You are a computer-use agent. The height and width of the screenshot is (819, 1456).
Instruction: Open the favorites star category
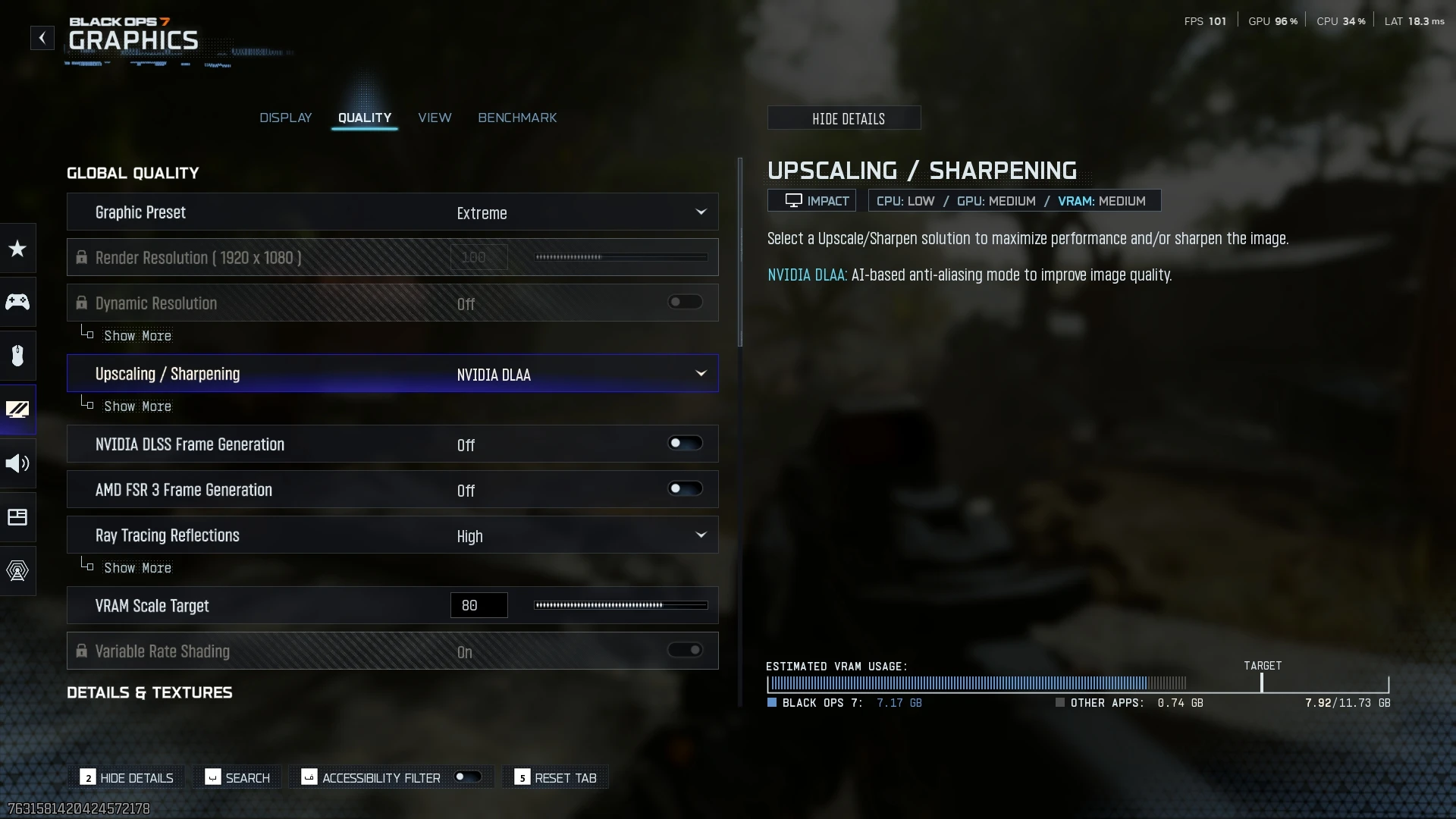(x=17, y=248)
